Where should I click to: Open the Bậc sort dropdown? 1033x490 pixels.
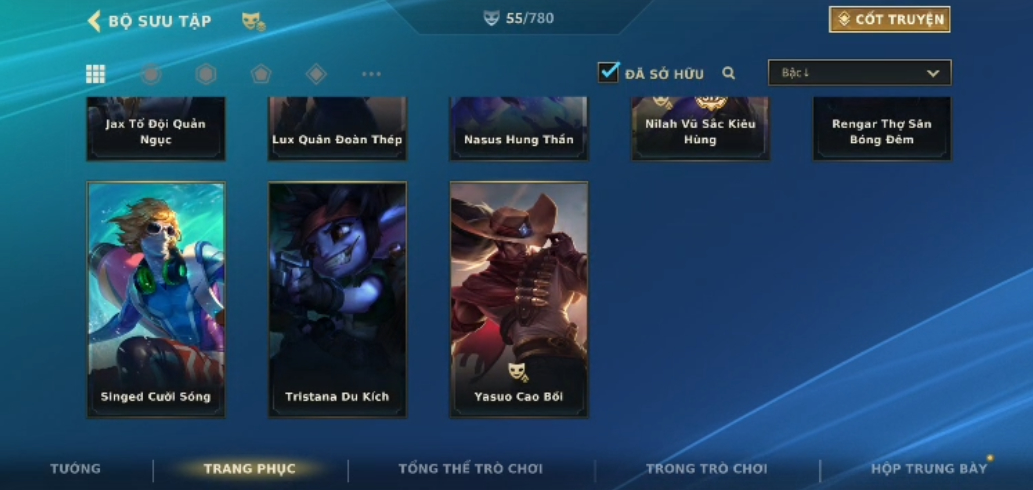click(x=859, y=73)
